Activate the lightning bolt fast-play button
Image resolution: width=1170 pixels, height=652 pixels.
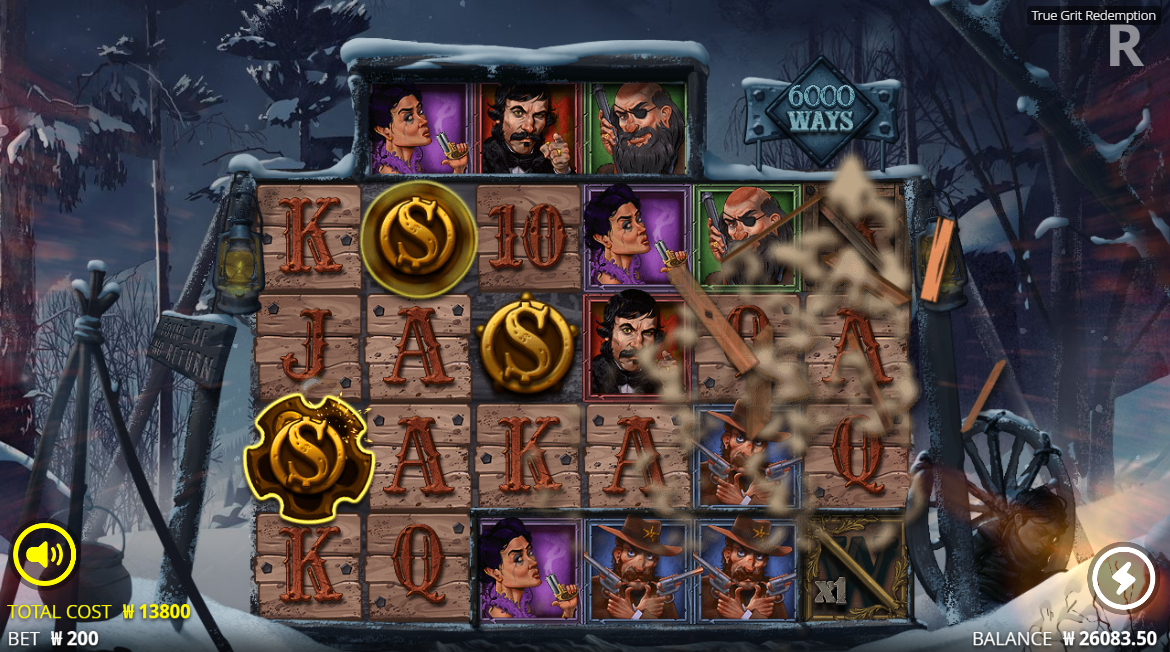tap(1121, 577)
